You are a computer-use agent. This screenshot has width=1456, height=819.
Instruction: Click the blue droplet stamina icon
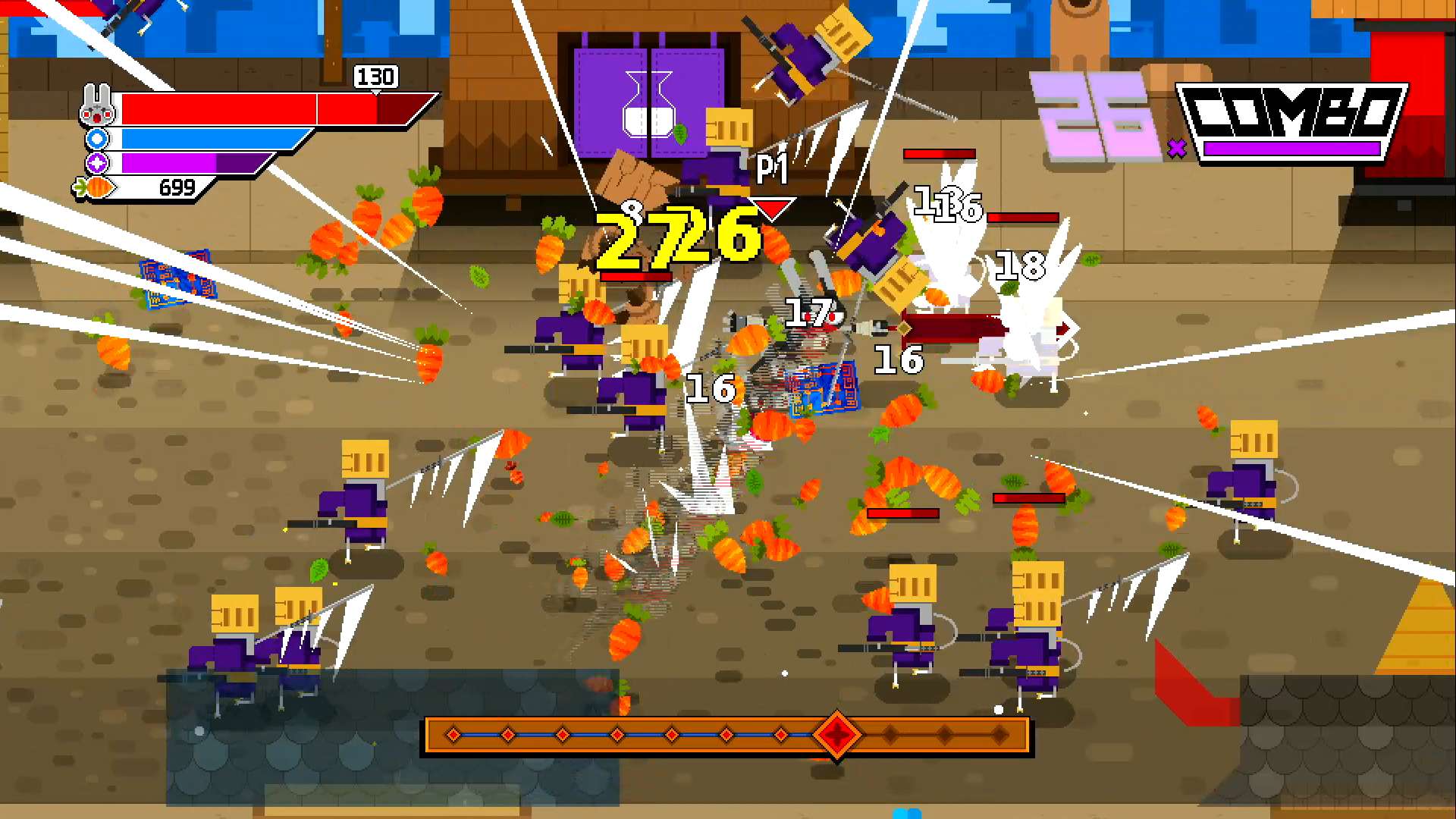point(96,140)
